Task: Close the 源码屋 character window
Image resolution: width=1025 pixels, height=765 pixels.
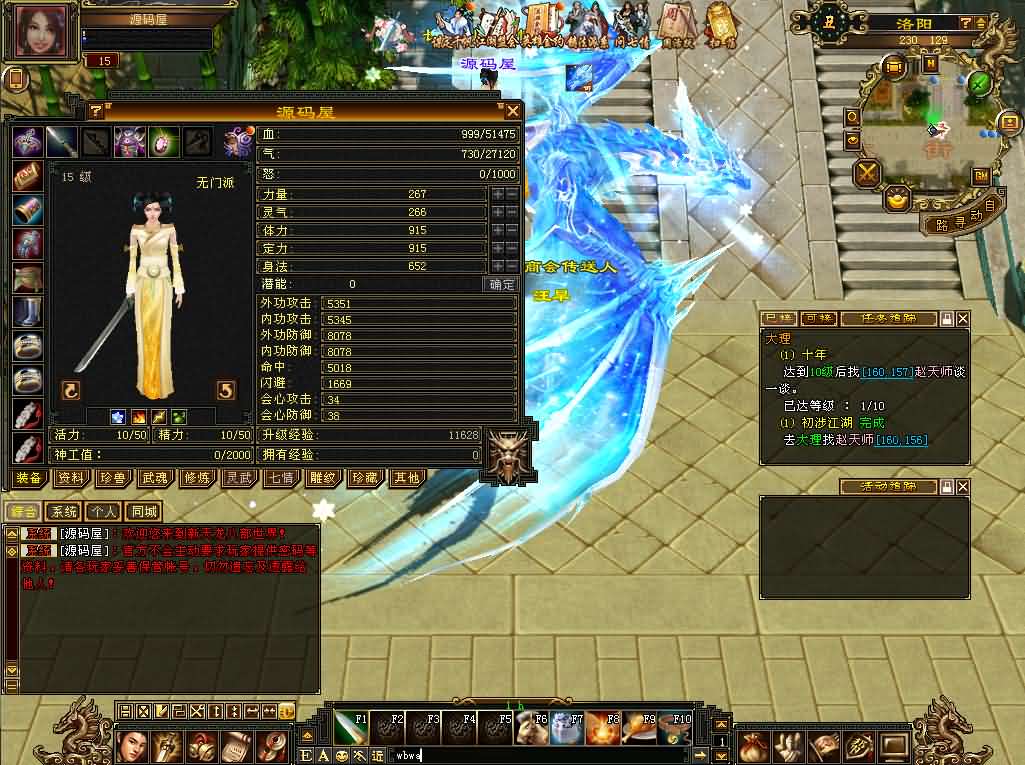Action: pyautogui.click(x=512, y=111)
